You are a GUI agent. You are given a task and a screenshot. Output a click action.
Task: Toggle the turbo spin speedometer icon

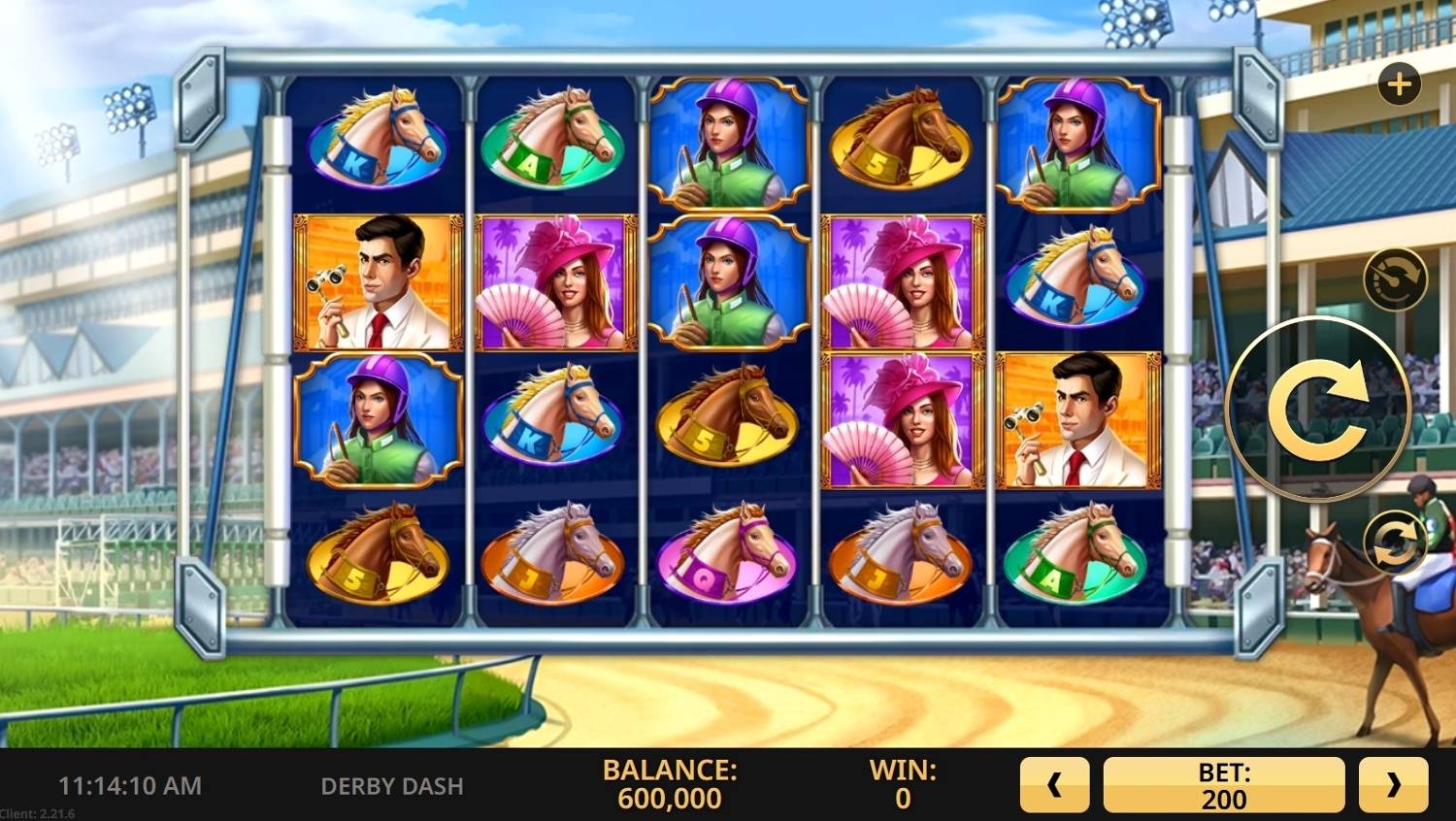coord(1395,279)
